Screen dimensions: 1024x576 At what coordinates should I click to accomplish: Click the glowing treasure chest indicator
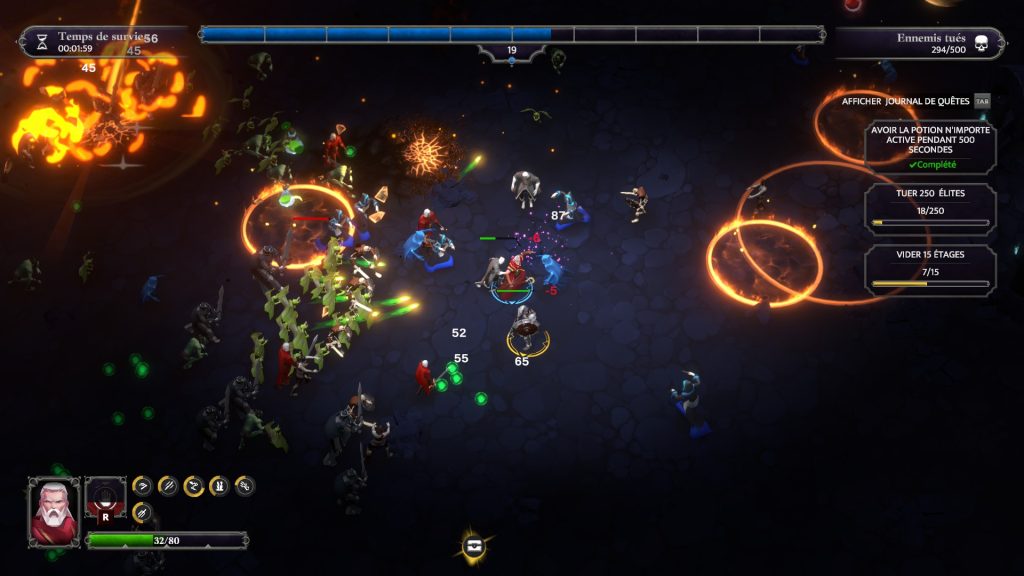tap(475, 546)
